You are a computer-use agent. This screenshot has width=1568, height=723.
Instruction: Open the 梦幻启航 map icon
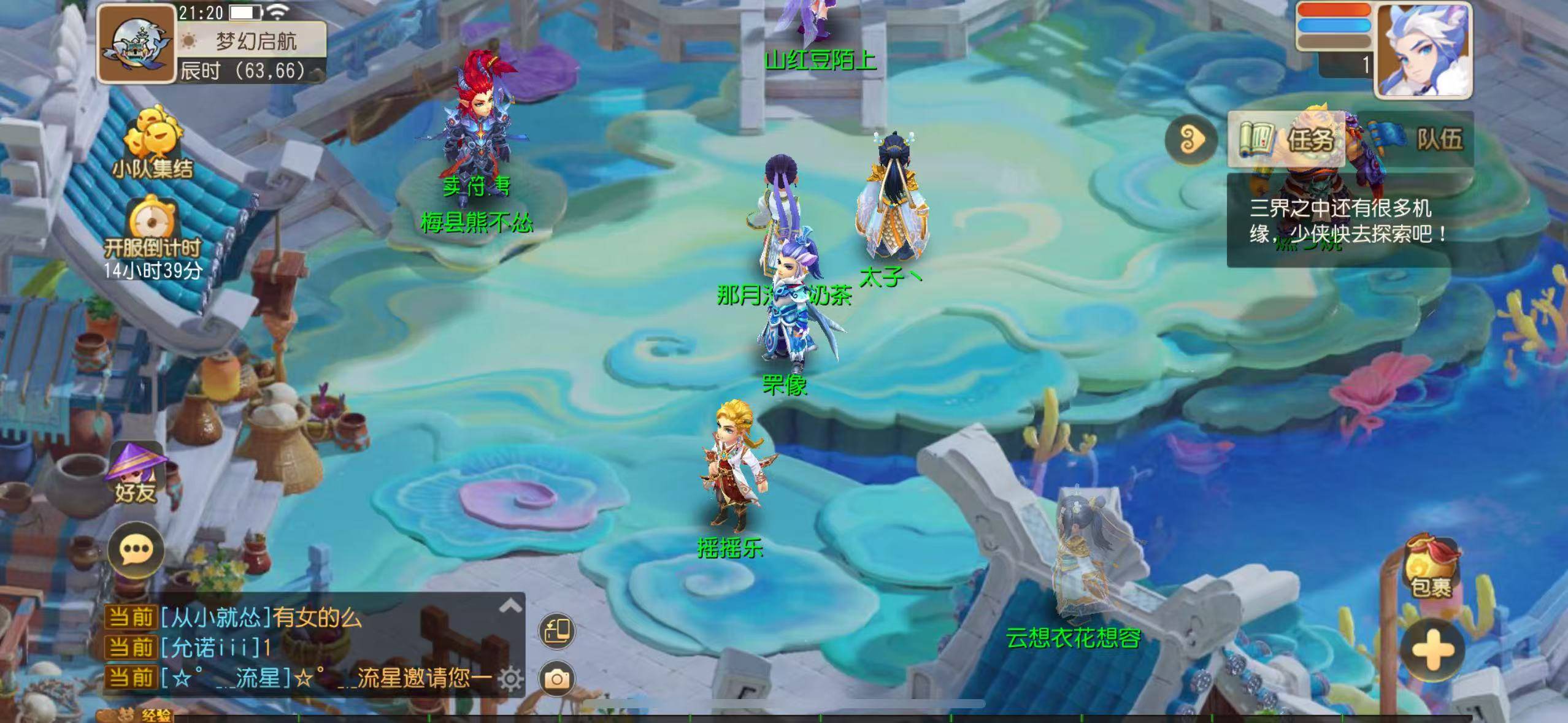pos(136,44)
